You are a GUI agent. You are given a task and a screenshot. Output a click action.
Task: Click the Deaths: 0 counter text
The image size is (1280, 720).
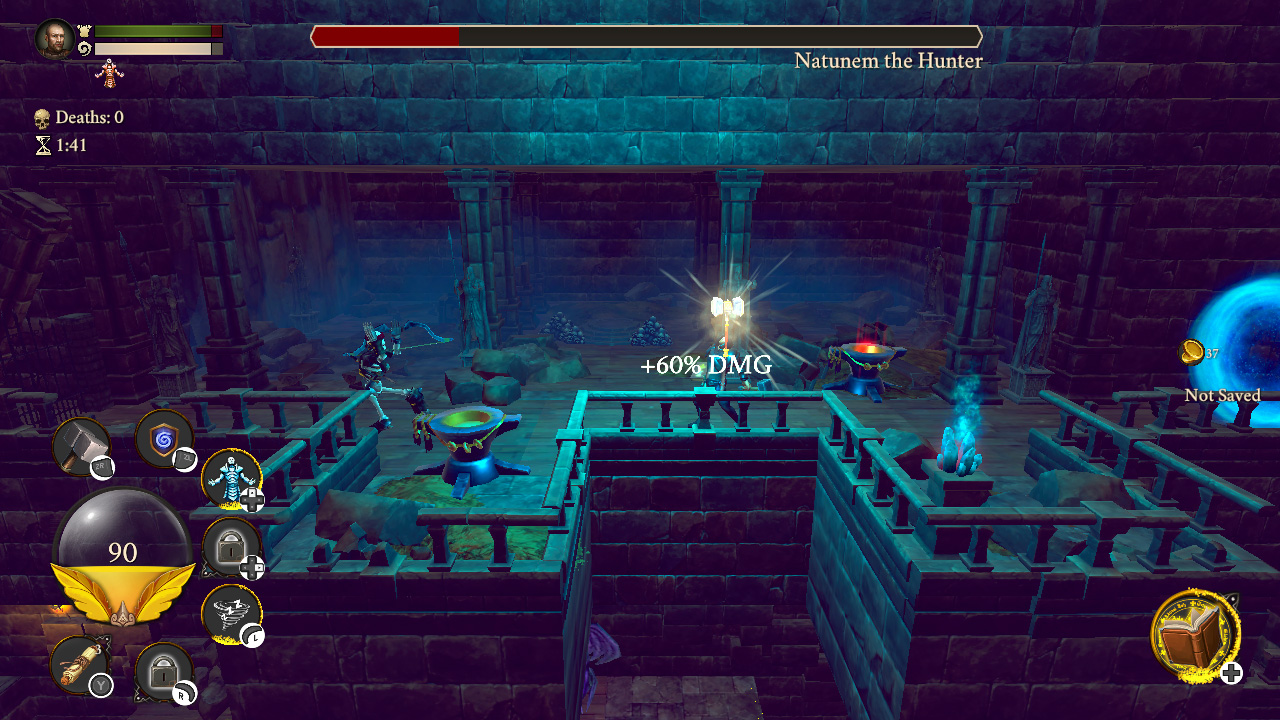pyautogui.click(x=89, y=117)
